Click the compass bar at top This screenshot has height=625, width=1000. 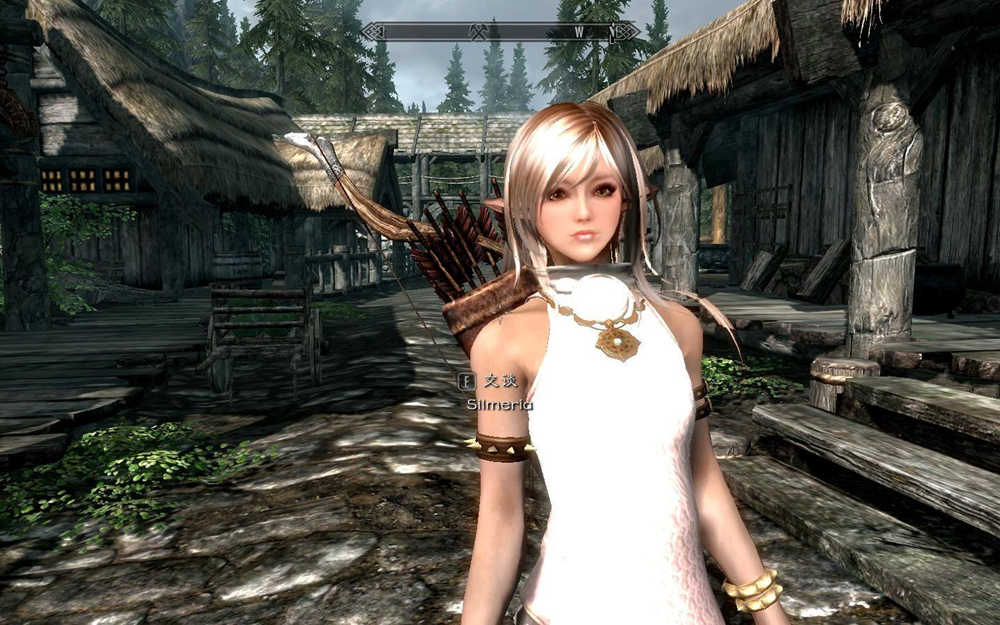pyautogui.click(x=500, y=31)
